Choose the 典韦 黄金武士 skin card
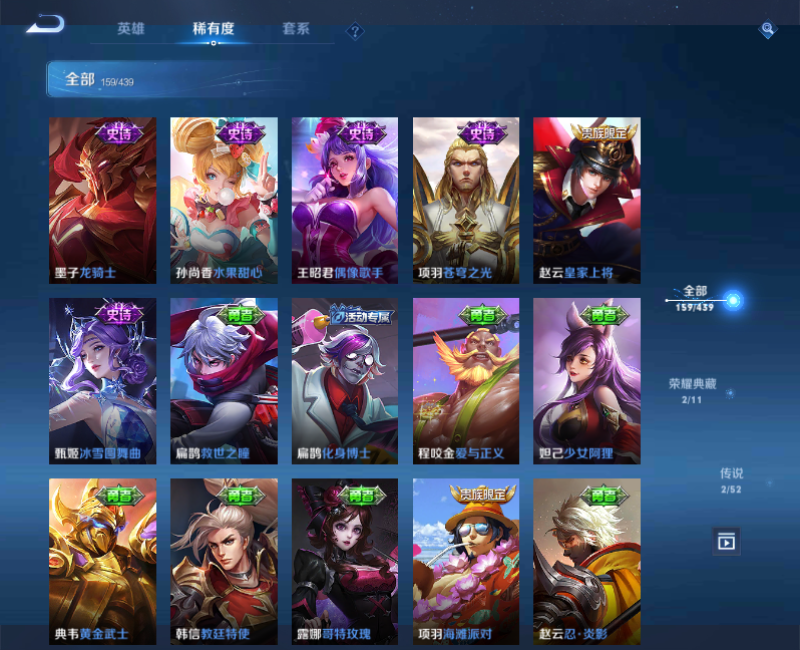This screenshot has height=650, width=800. (103, 561)
